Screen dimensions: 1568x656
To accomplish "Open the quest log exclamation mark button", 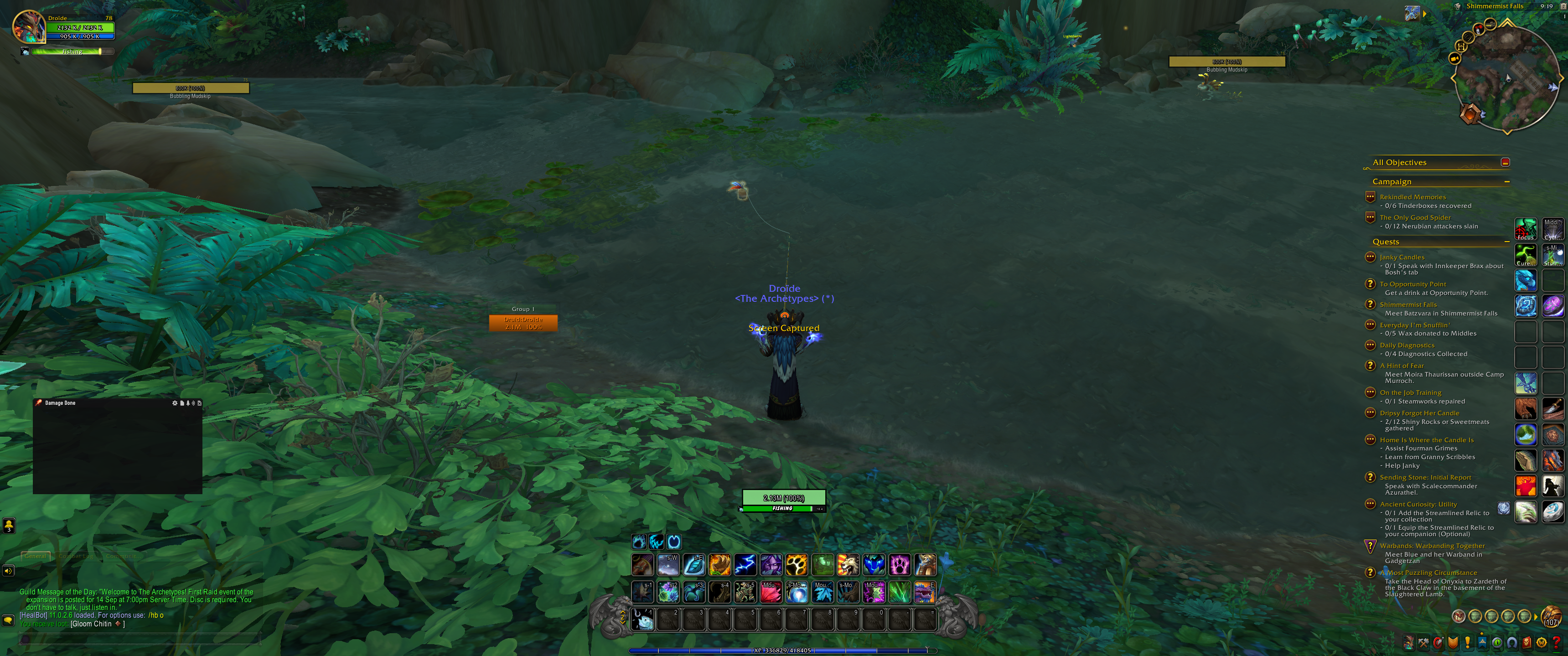I will (1468, 643).
